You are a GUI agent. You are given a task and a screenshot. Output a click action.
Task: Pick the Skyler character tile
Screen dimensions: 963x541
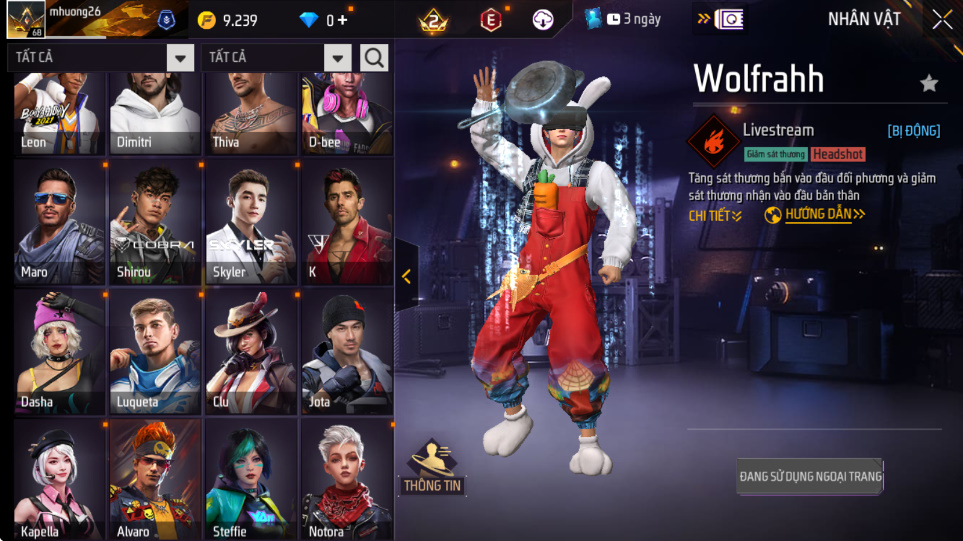coord(250,224)
